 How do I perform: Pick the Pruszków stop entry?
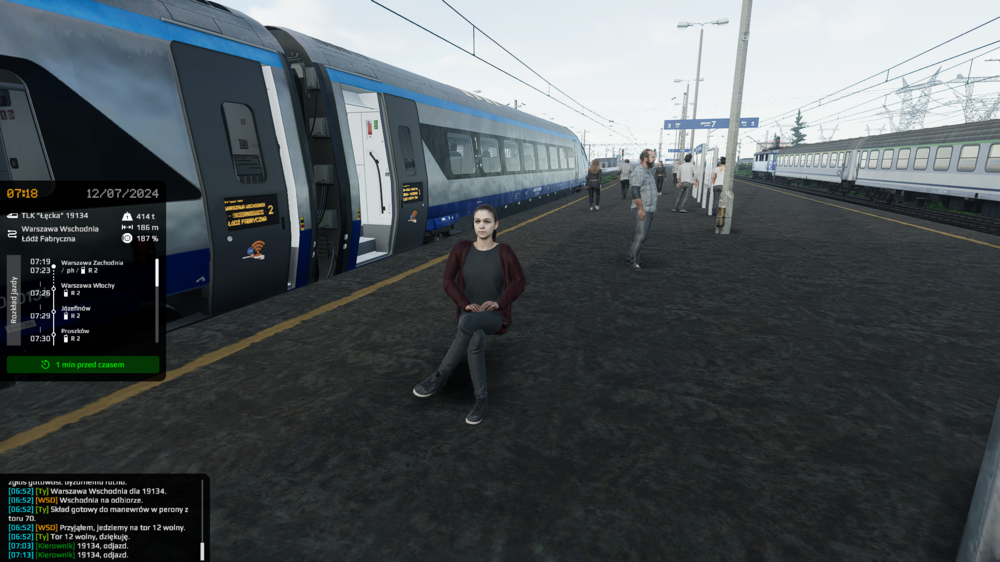[75, 331]
